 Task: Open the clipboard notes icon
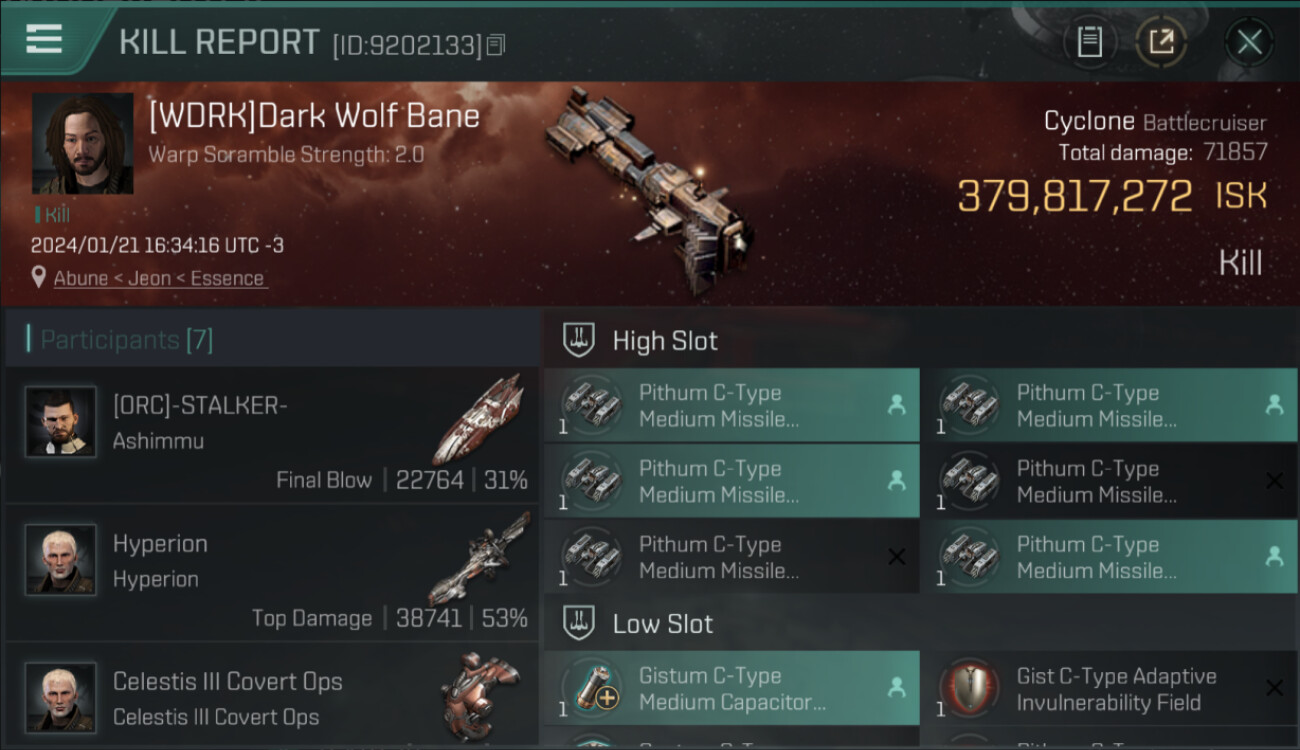pyautogui.click(x=1090, y=42)
